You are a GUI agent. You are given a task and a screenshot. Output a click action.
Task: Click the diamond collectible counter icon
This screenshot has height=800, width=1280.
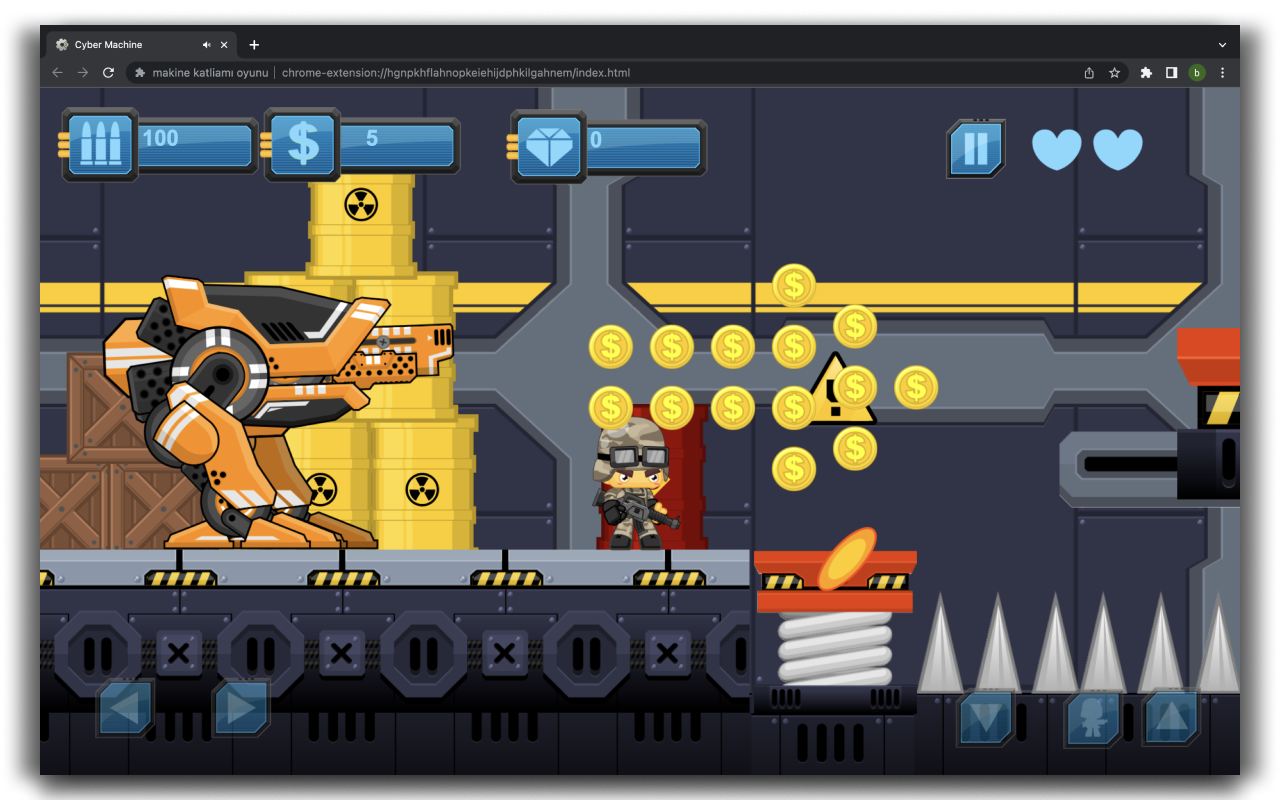(552, 146)
